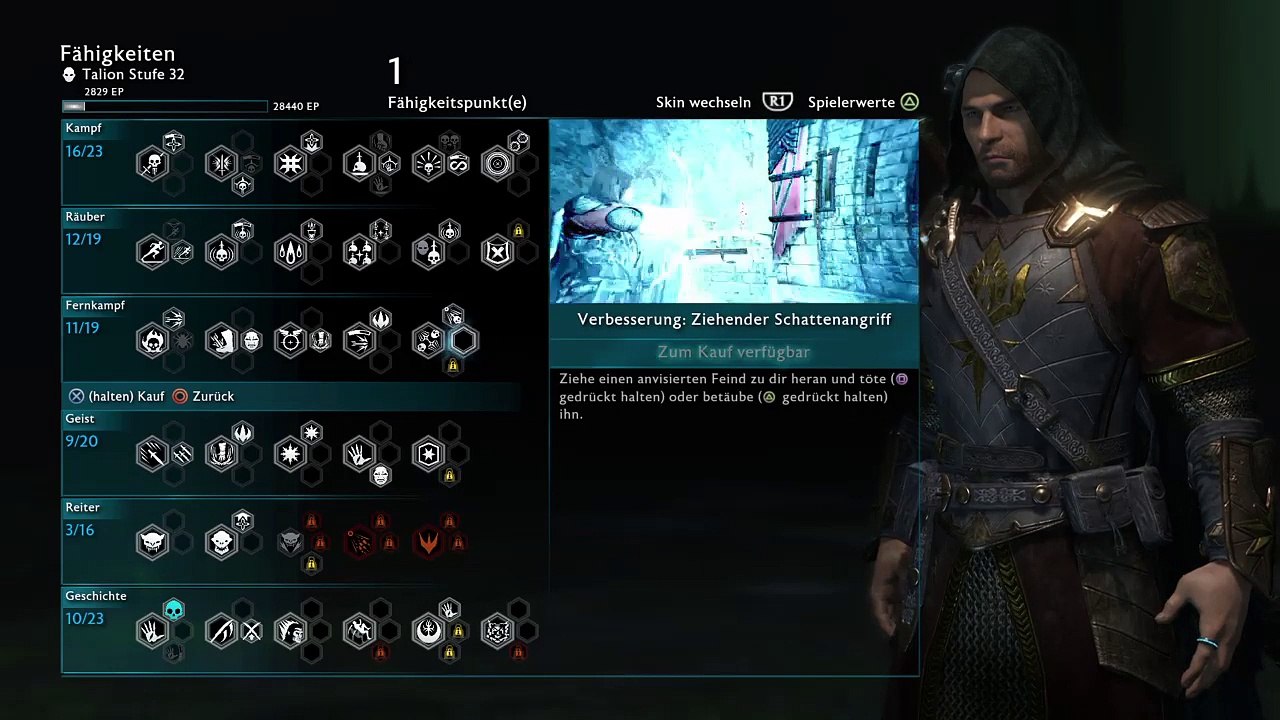Pick the running figure skill in Räuber
The image size is (1280, 720).
coord(153,251)
